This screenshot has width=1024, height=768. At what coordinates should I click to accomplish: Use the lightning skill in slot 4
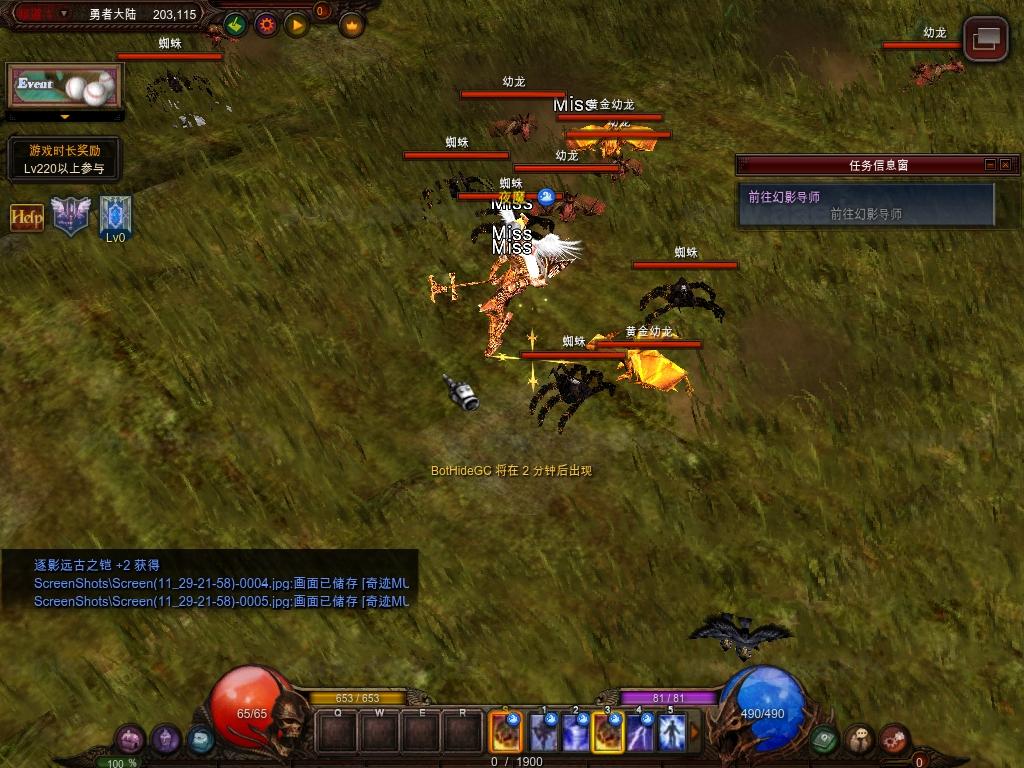tap(640, 733)
